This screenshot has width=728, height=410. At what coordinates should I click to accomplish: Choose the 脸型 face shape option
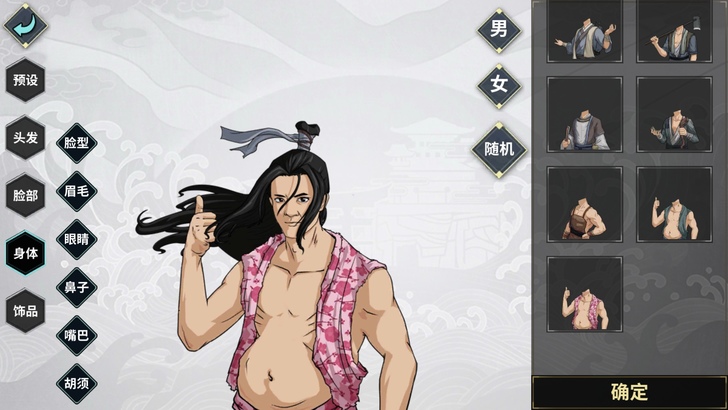[x=77, y=143]
